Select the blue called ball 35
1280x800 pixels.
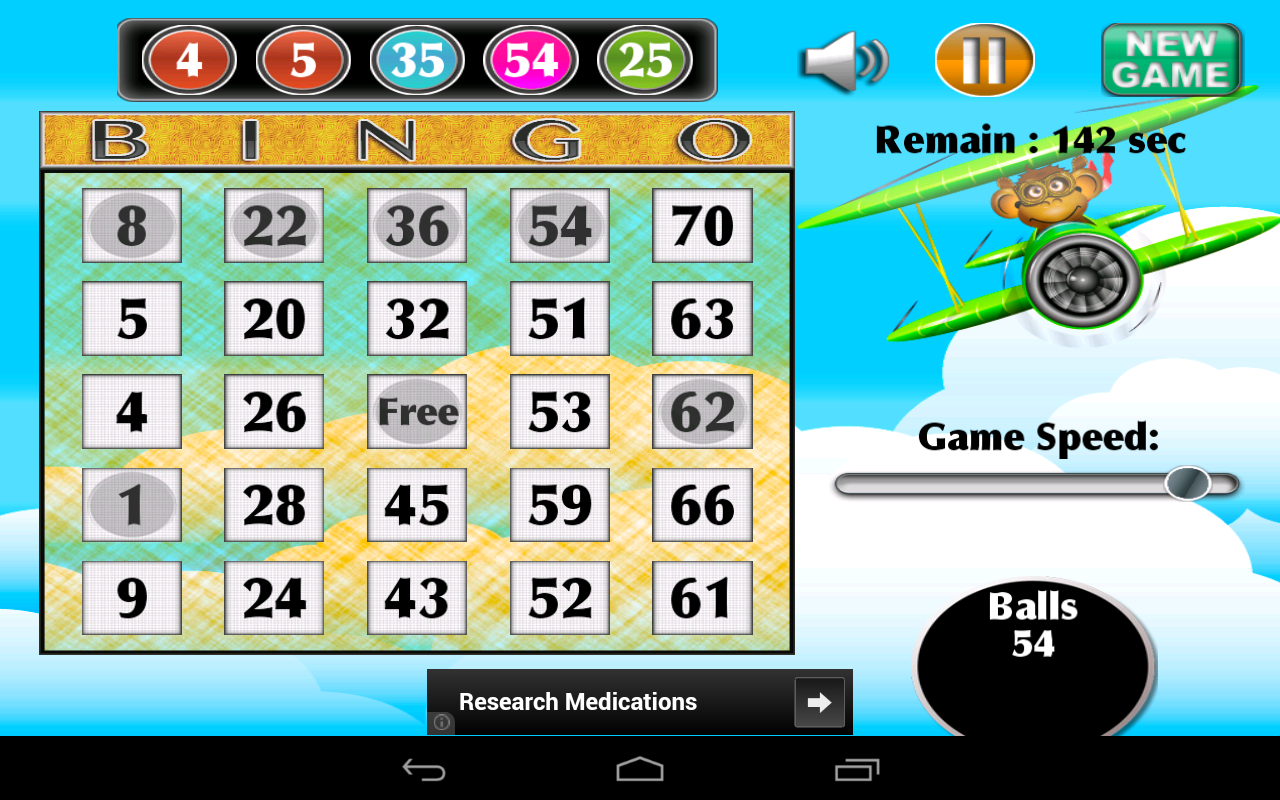417,60
